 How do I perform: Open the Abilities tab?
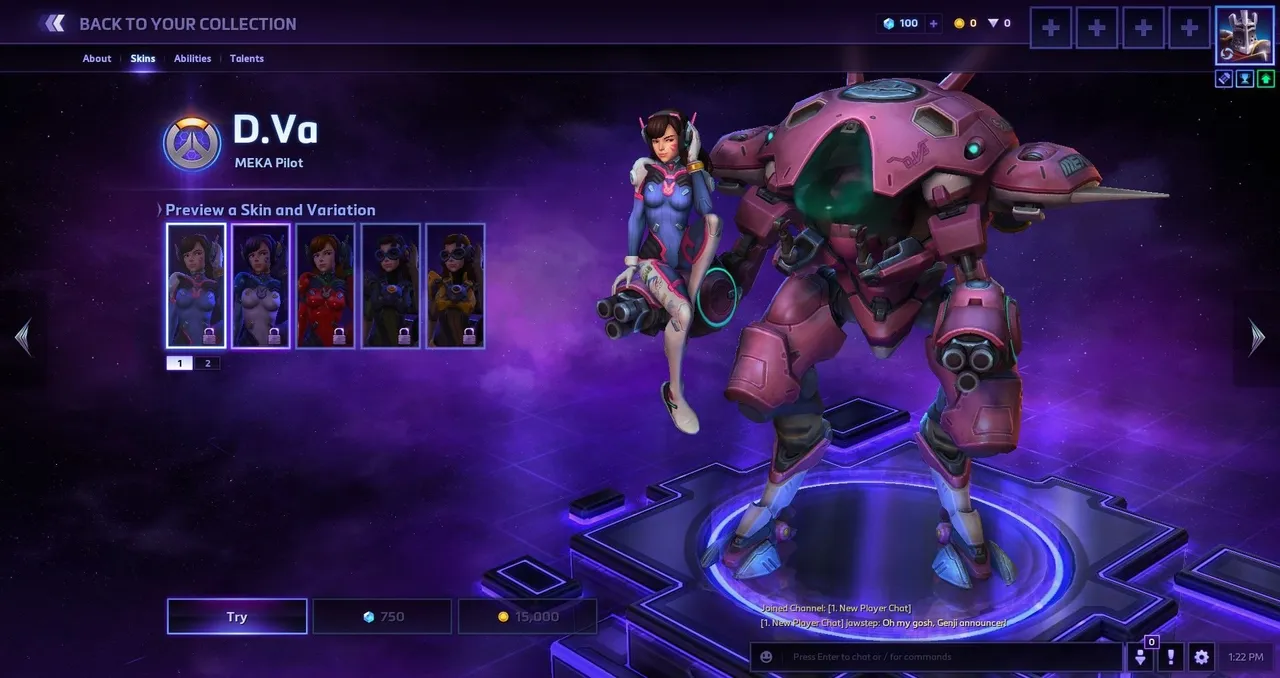point(192,58)
